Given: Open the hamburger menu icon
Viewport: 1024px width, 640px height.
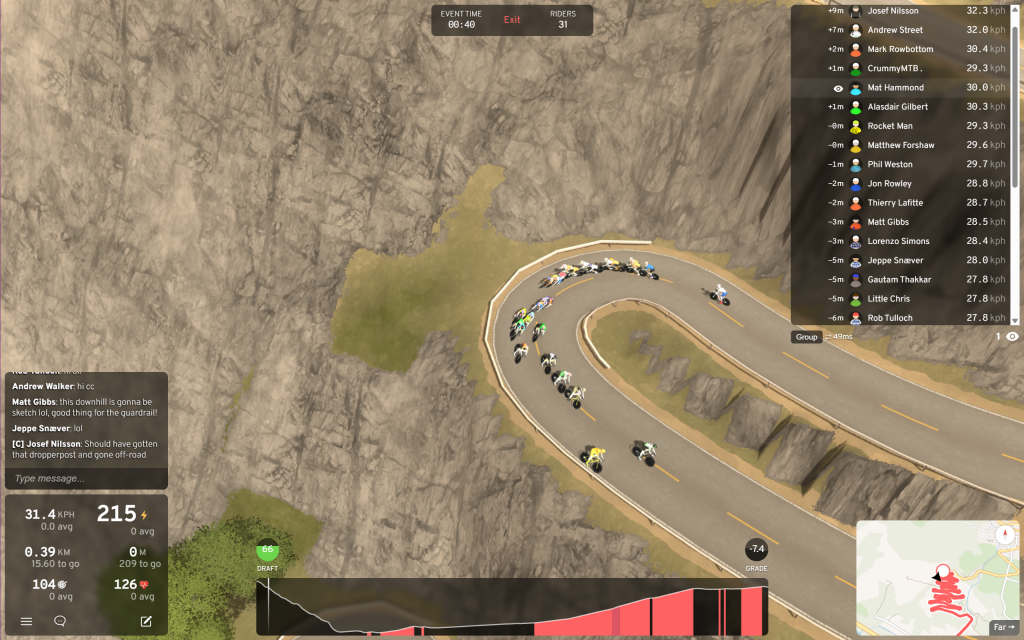Looking at the screenshot, I should (x=27, y=621).
